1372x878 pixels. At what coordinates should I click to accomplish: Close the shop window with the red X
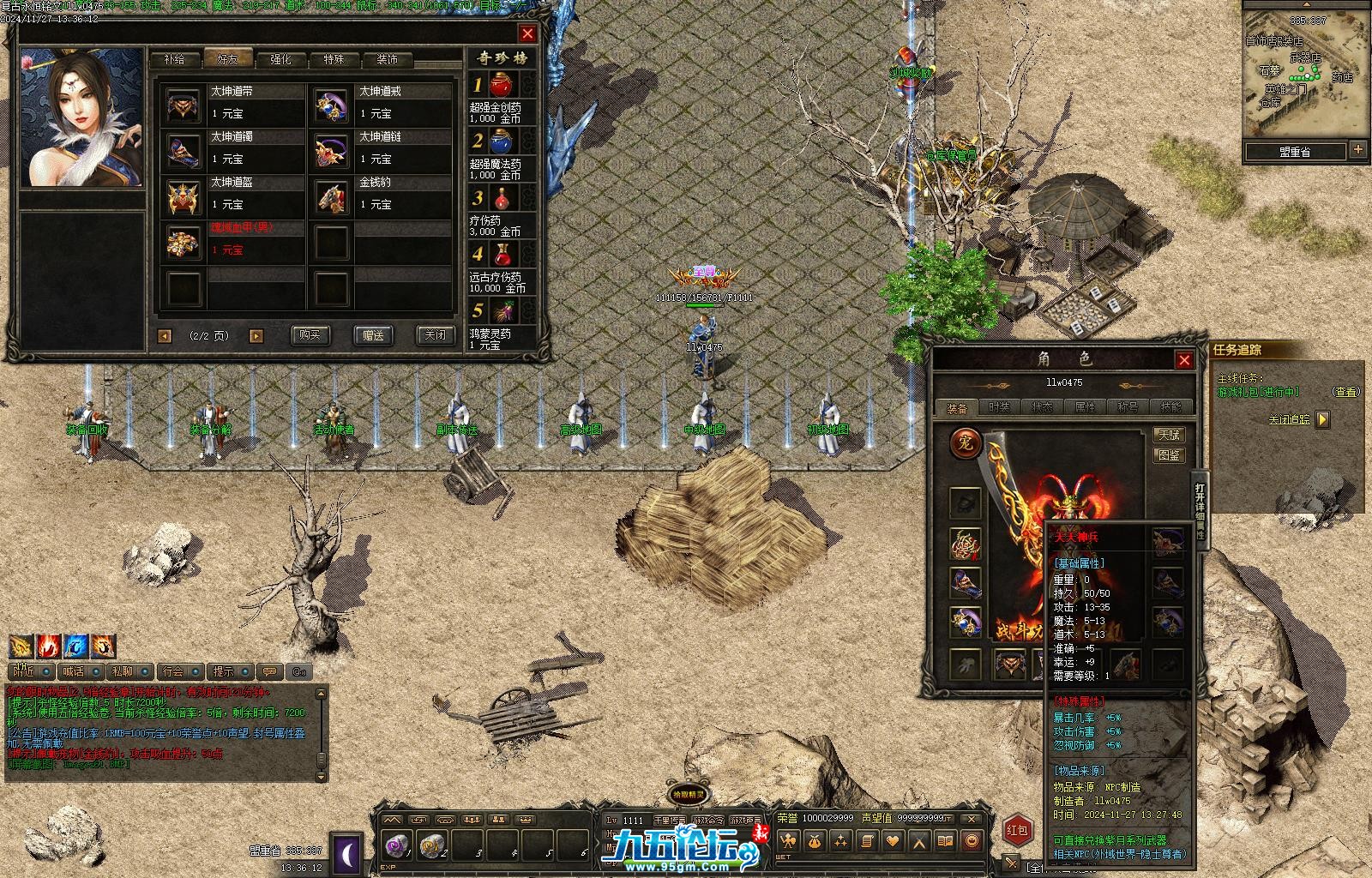(527, 33)
